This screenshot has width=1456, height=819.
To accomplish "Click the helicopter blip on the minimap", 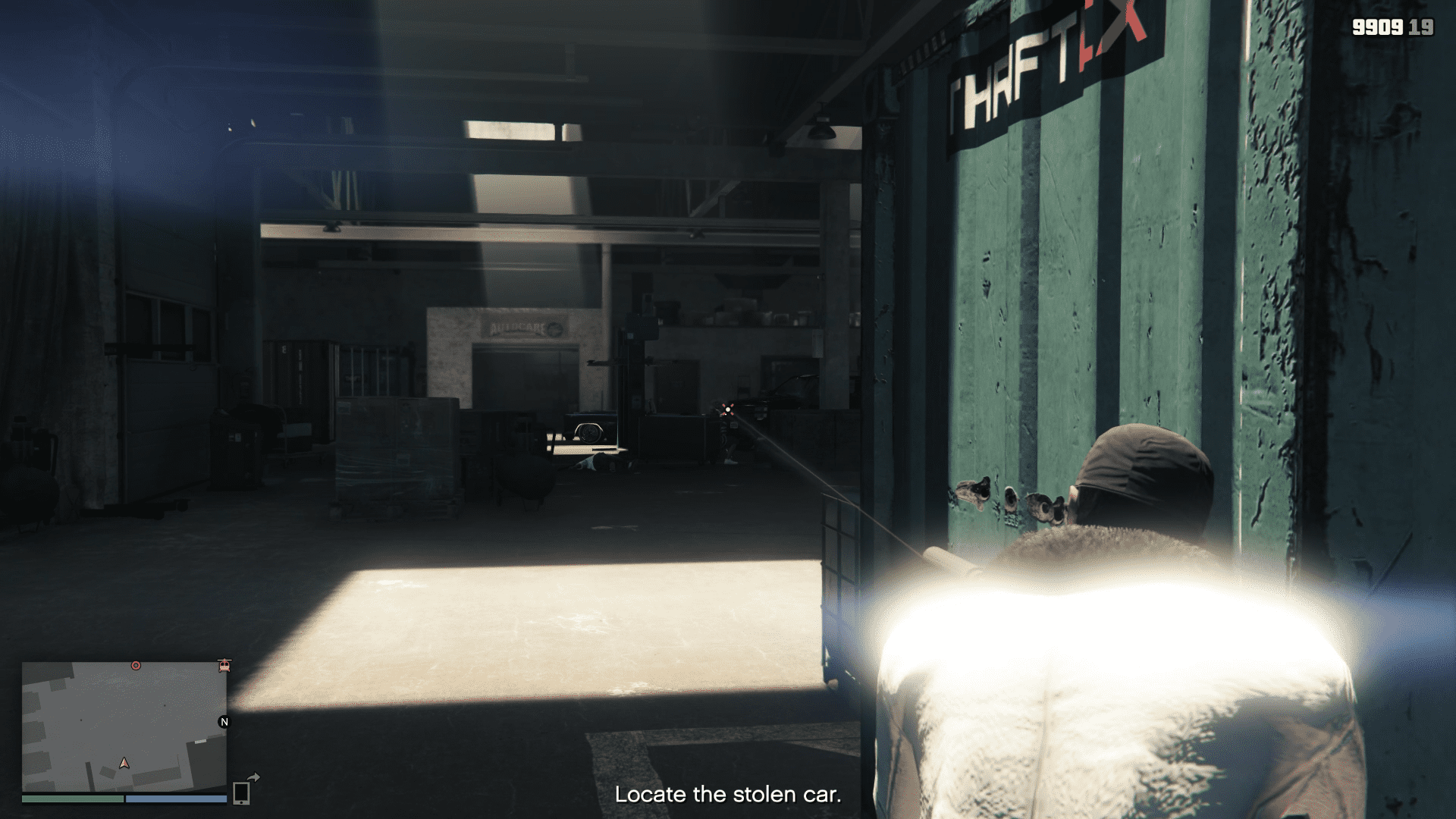I will 224,665.
